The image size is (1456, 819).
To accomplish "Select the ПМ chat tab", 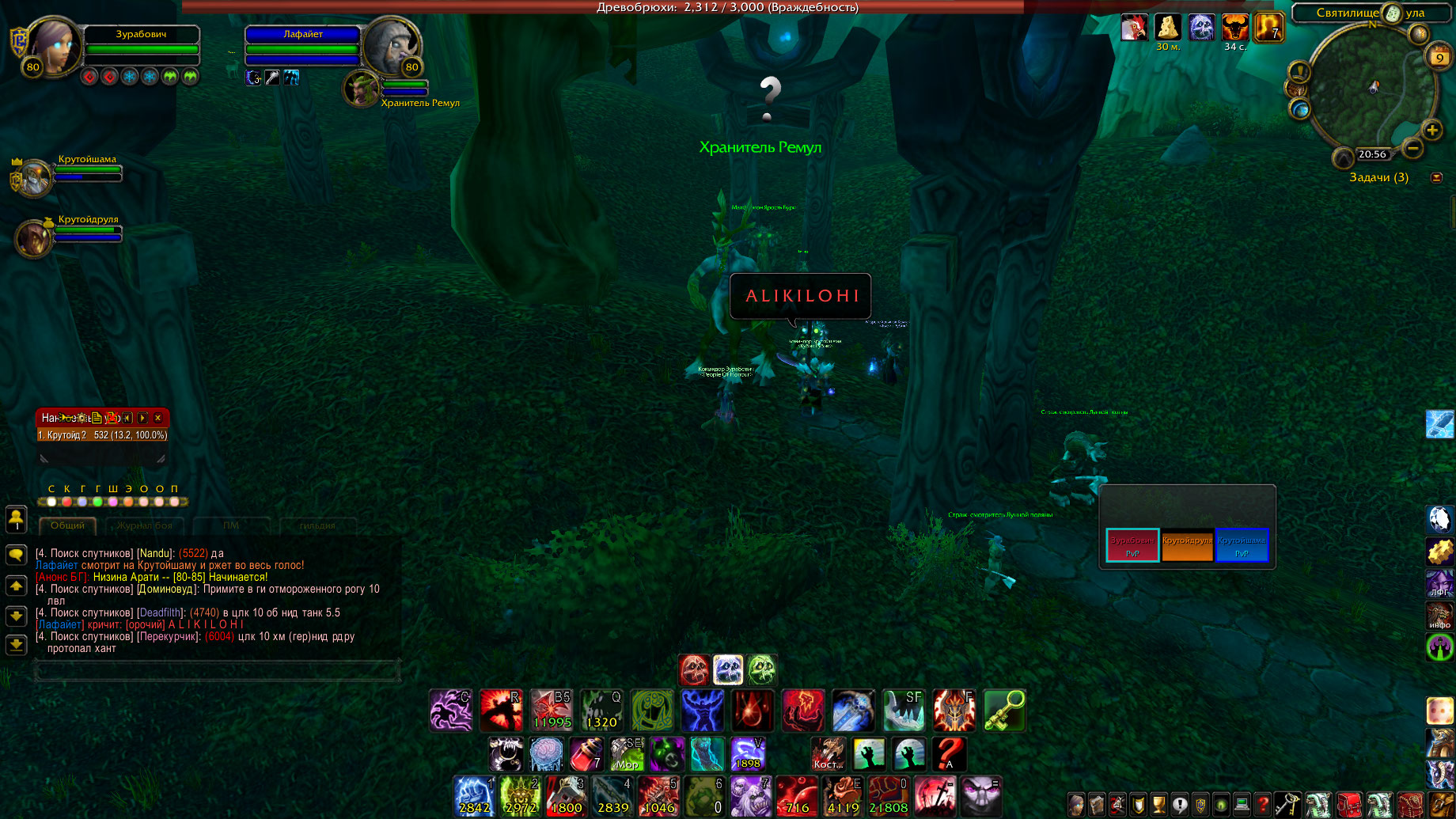I will coord(231,525).
